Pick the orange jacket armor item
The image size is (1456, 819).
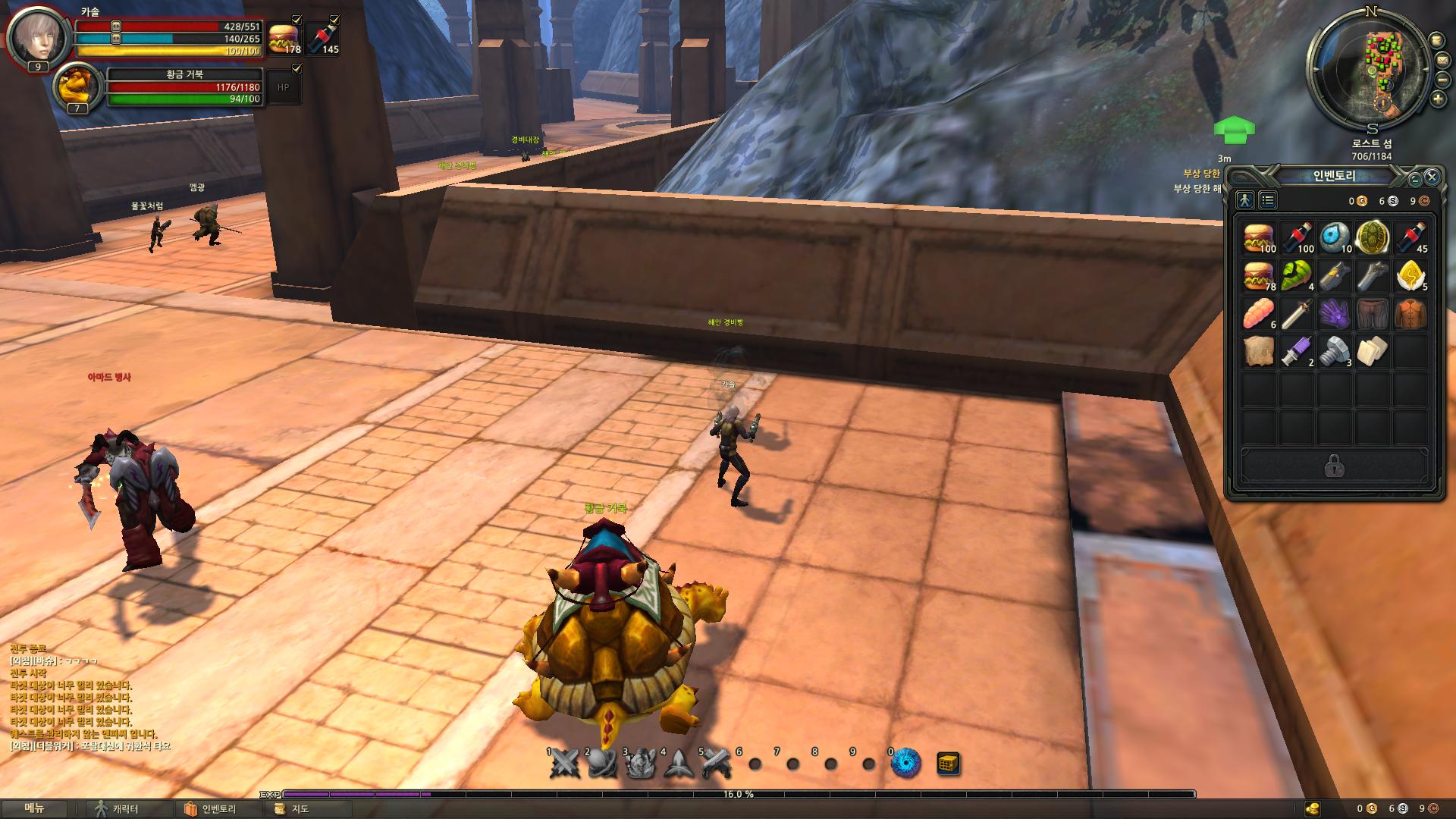click(1410, 314)
